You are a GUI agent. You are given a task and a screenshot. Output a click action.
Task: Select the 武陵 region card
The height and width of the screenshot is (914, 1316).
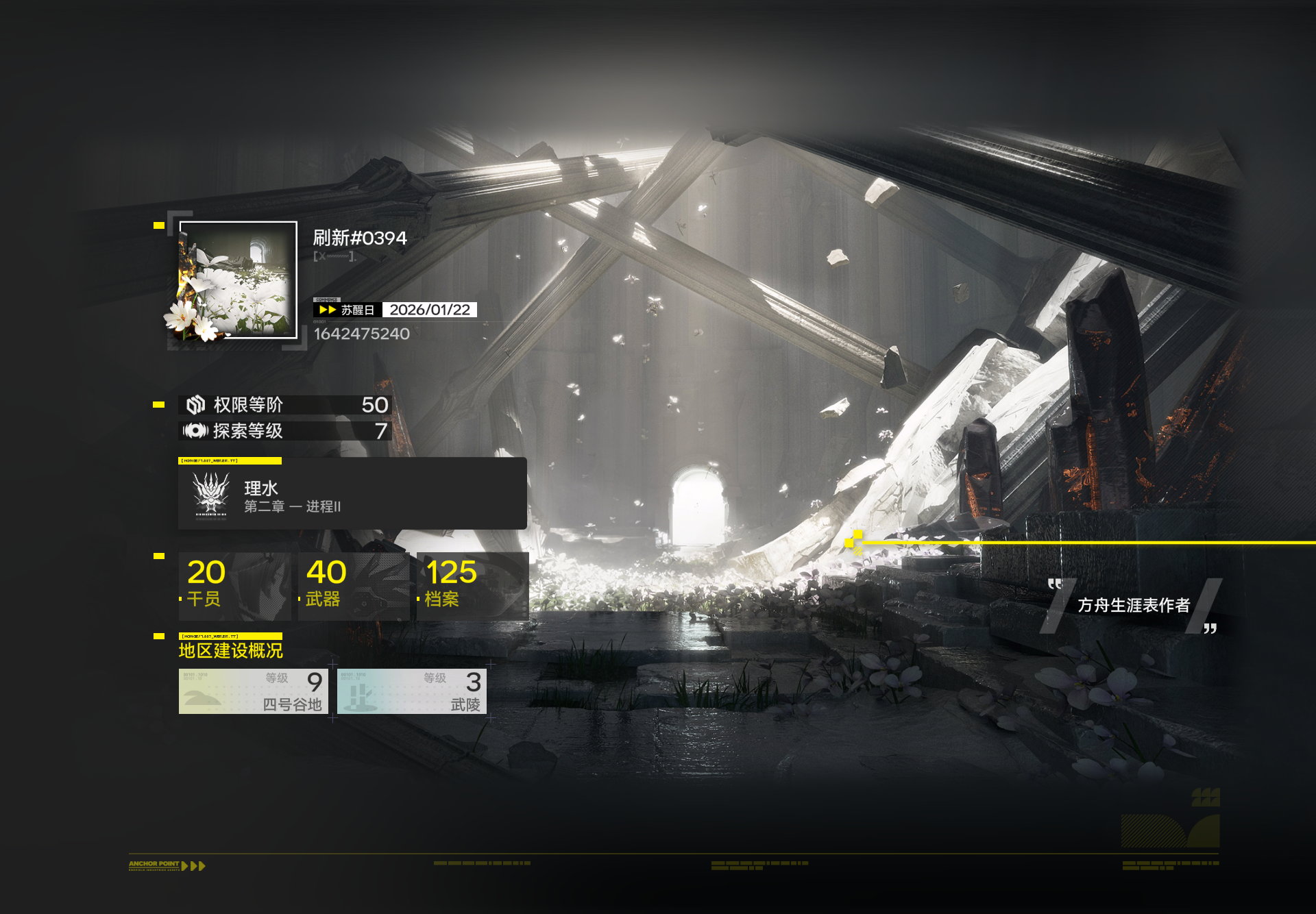point(411,691)
